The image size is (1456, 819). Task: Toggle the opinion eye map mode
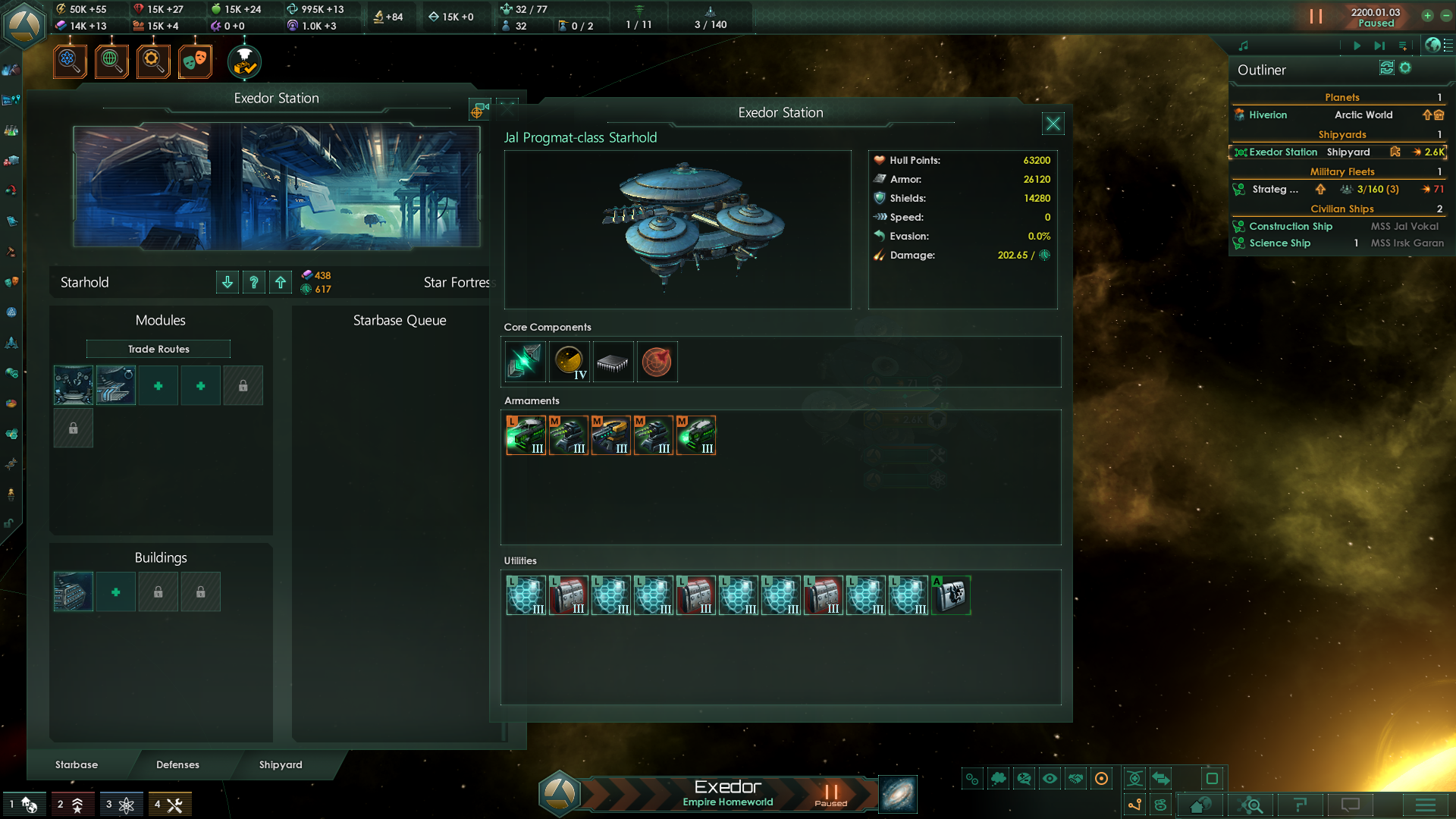(x=1049, y=778)
